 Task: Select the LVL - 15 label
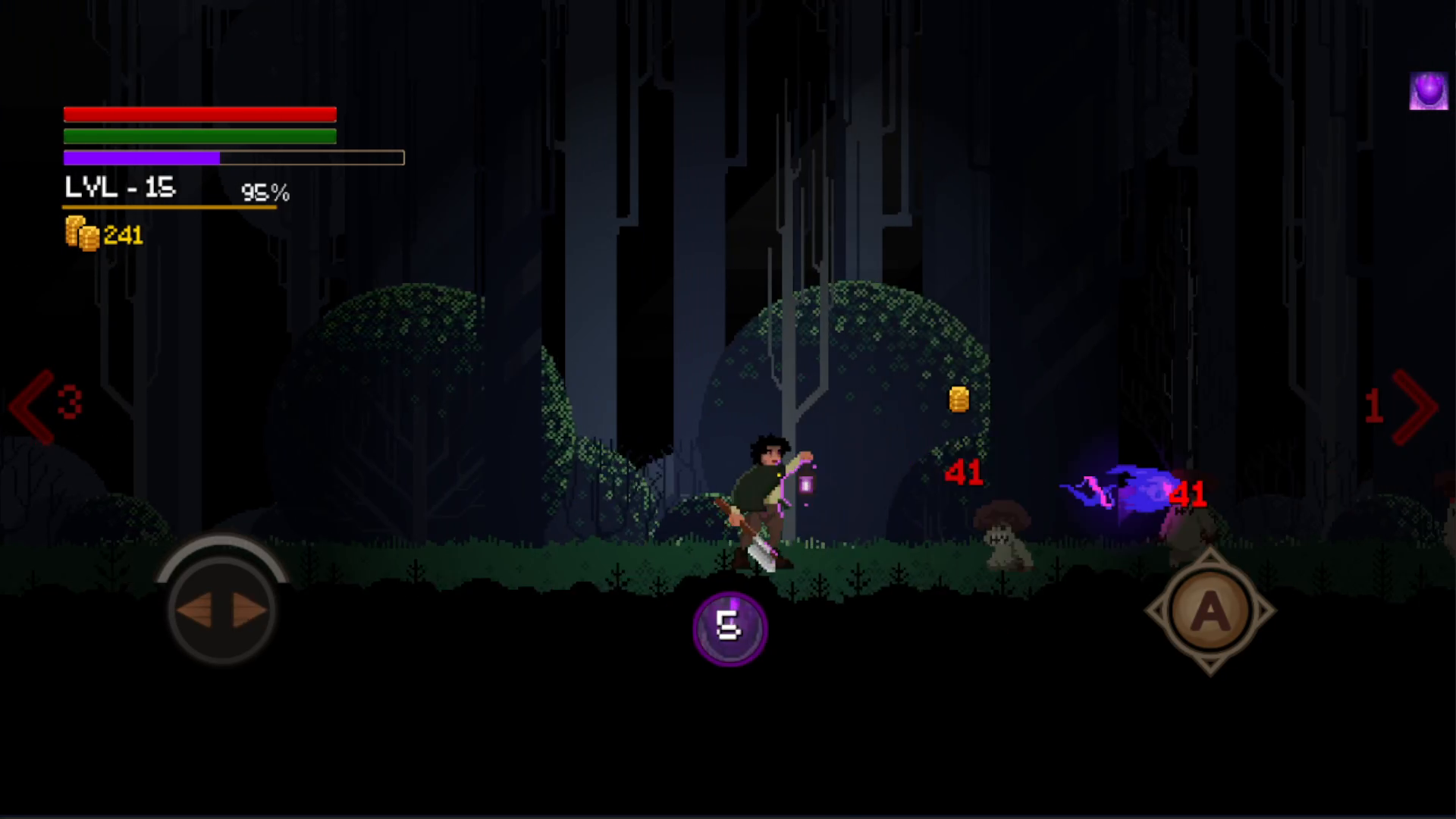click(118, 187)
